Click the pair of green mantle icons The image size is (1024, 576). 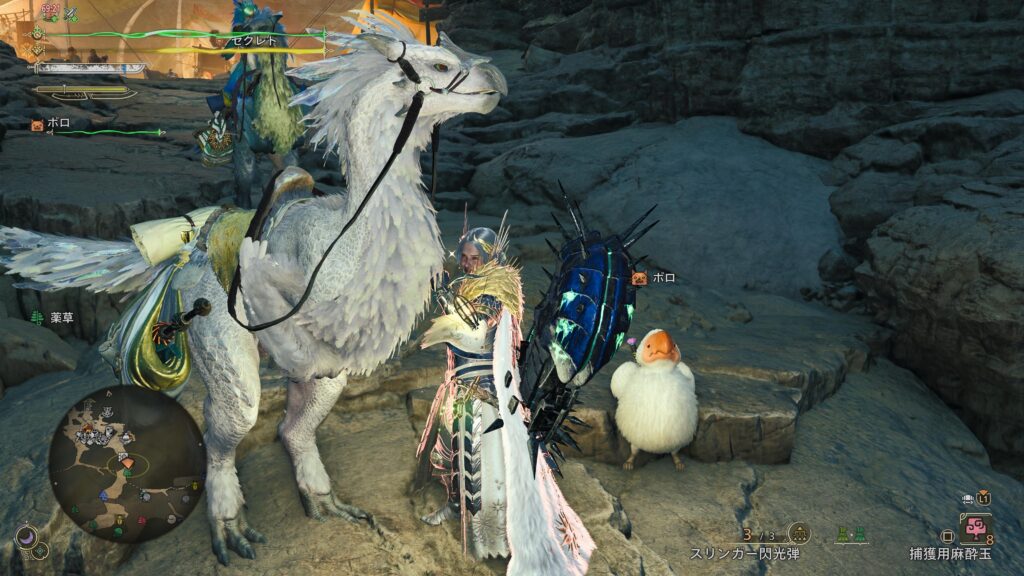point(851,534)
